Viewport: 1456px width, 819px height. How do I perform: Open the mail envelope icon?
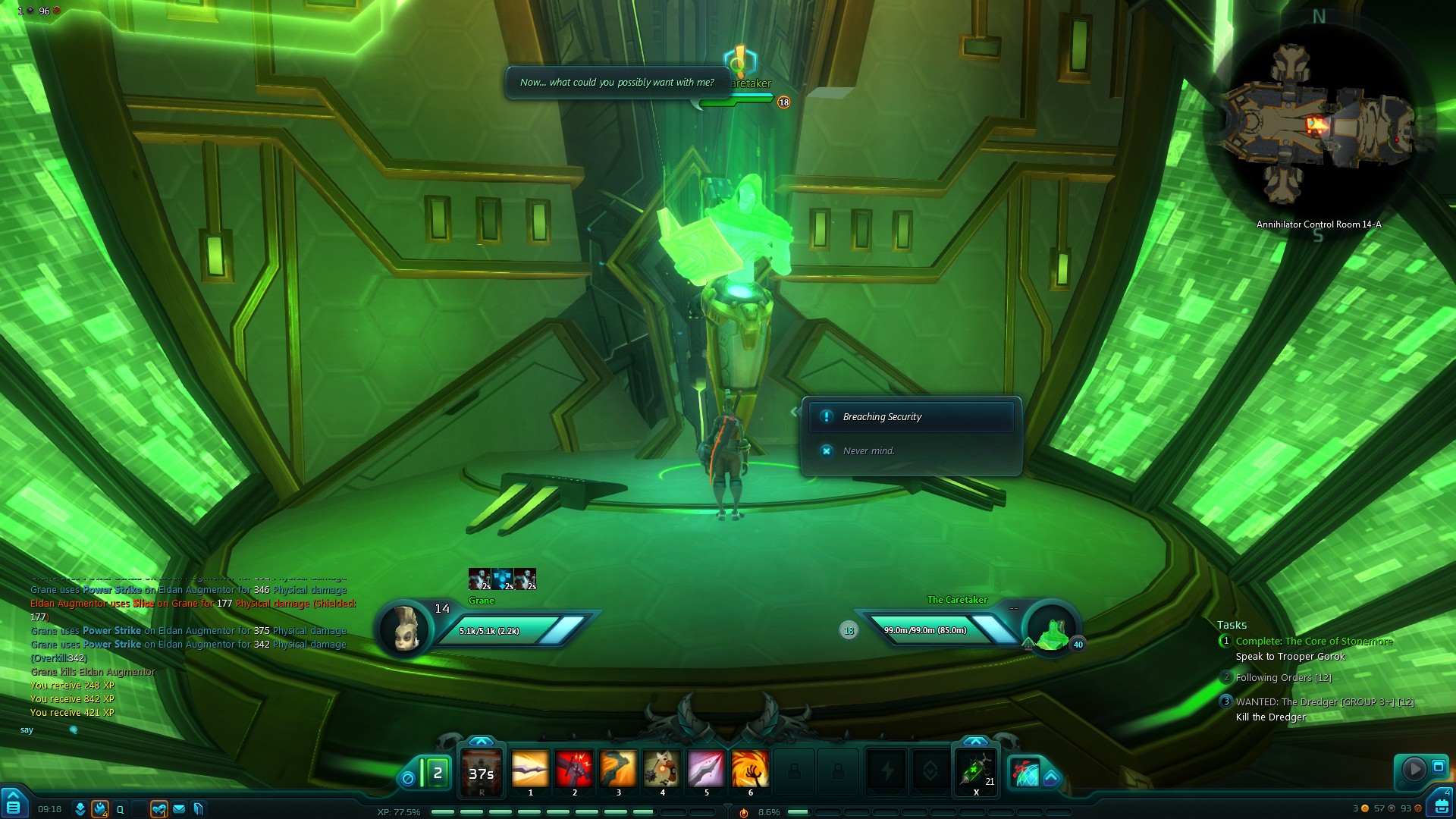pyautogui.click(x=179, y=809)
